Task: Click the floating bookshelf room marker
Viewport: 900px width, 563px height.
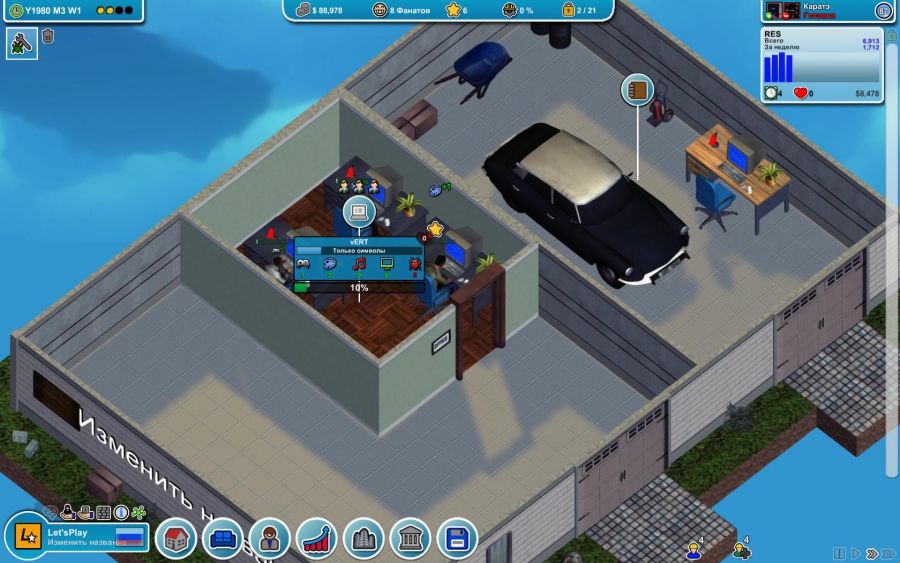Action: coord(637,90)
